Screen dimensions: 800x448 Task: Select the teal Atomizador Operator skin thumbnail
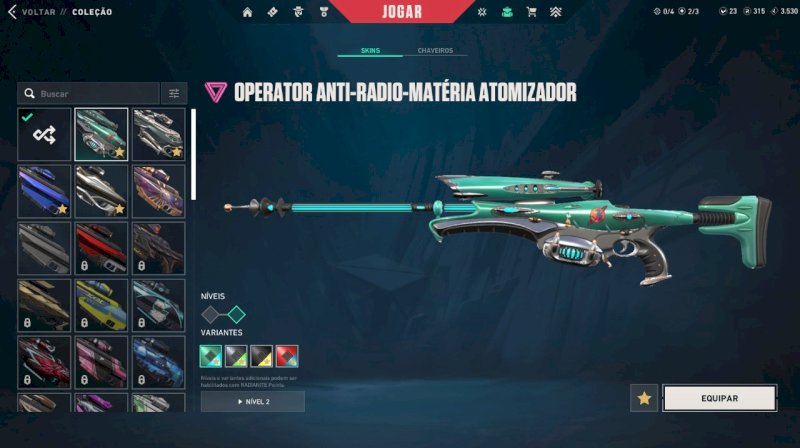click(101, 134)
